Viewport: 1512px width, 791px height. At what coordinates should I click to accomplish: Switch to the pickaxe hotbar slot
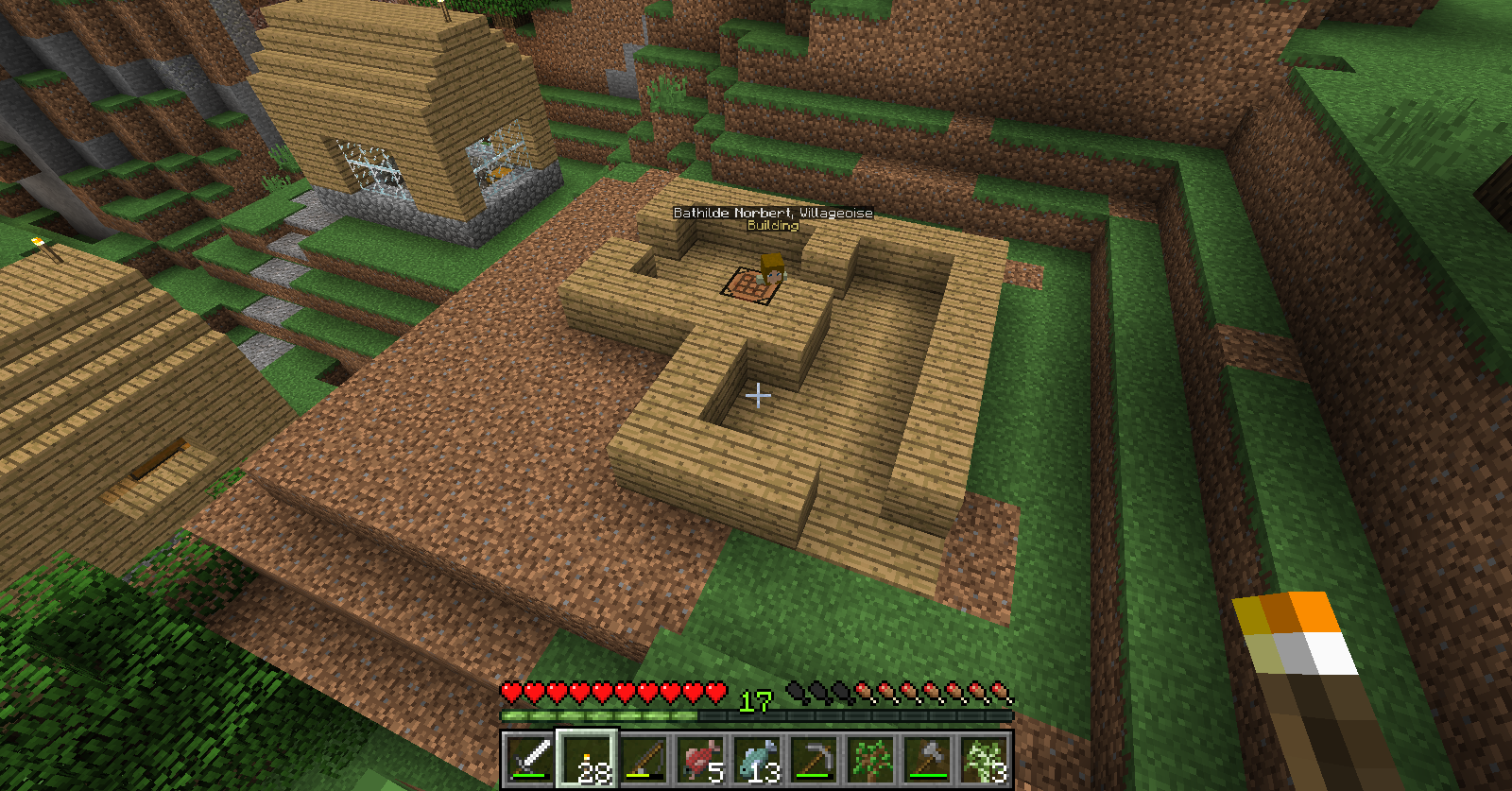point(814,759)
